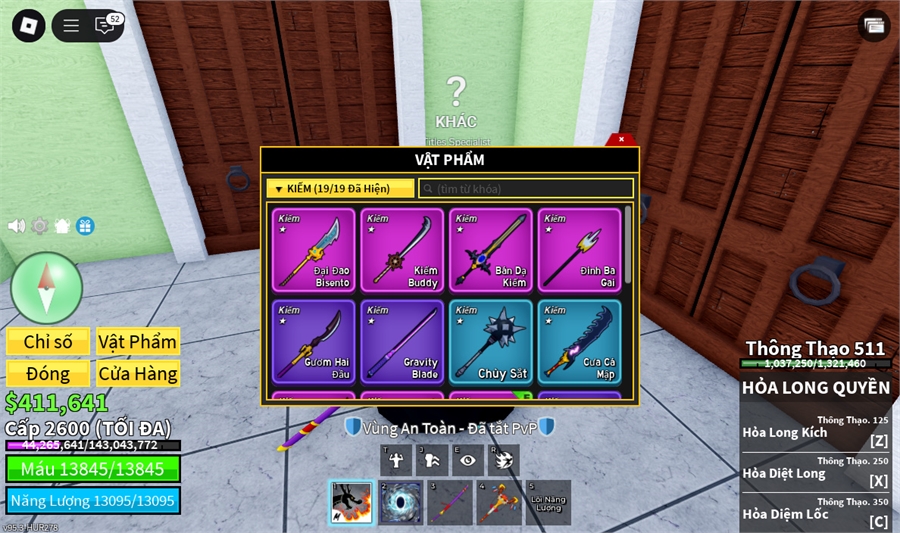Pick the Cưa Cá Mập sword

[x=579, y=341]
